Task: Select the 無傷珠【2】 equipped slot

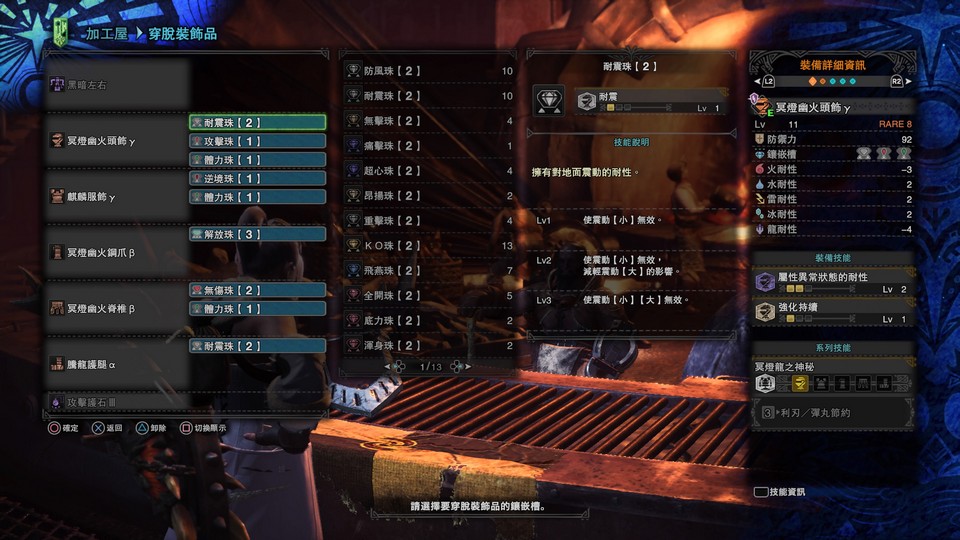Action: [x=257, y=290]
